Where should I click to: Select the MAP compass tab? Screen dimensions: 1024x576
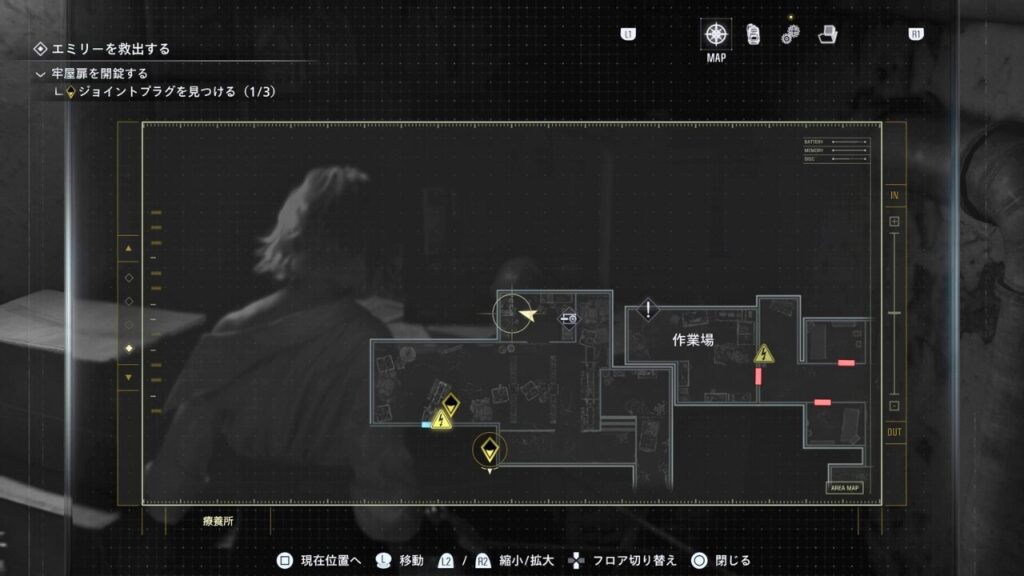point(716,33)
